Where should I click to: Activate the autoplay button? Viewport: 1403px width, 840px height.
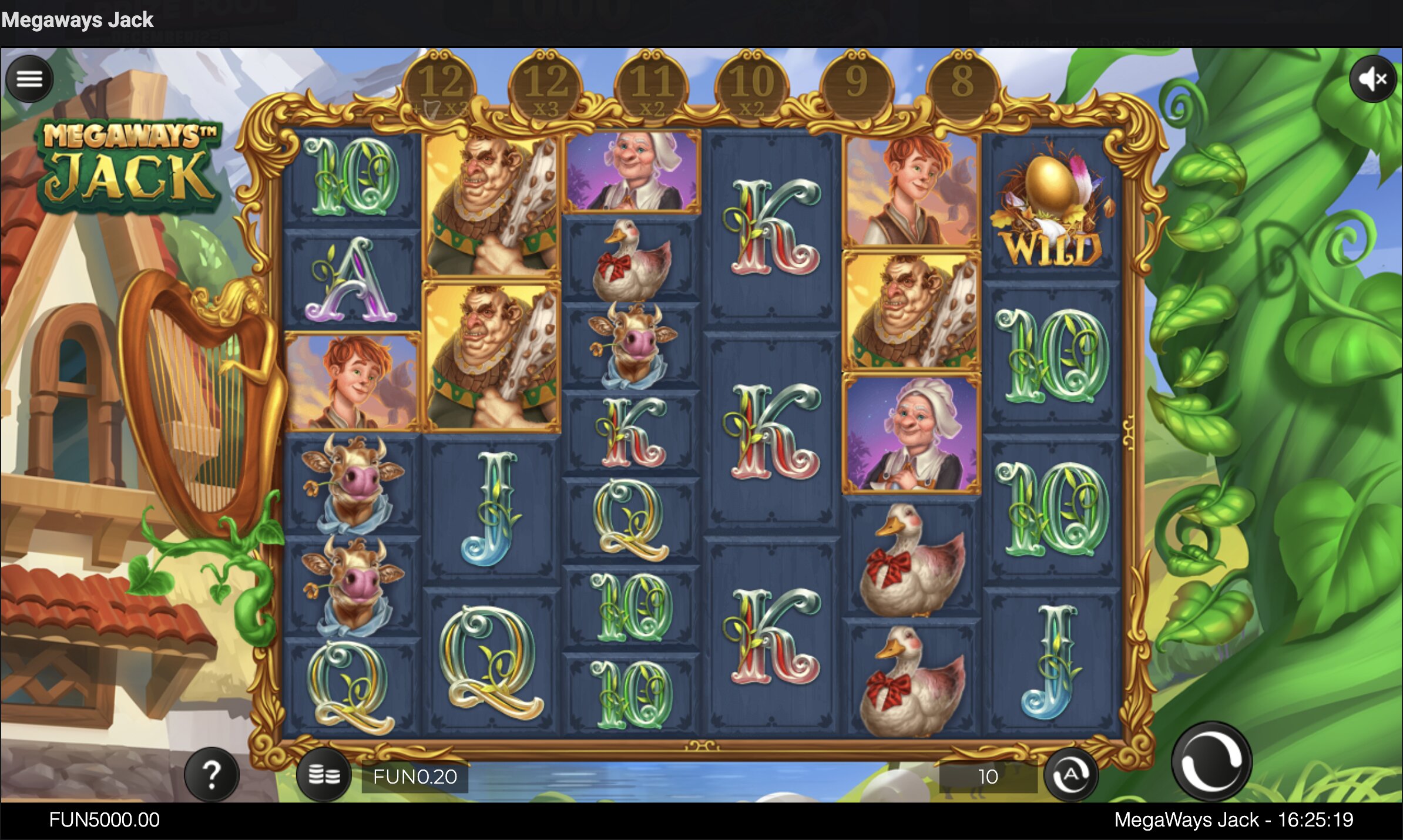point(1070,775)
